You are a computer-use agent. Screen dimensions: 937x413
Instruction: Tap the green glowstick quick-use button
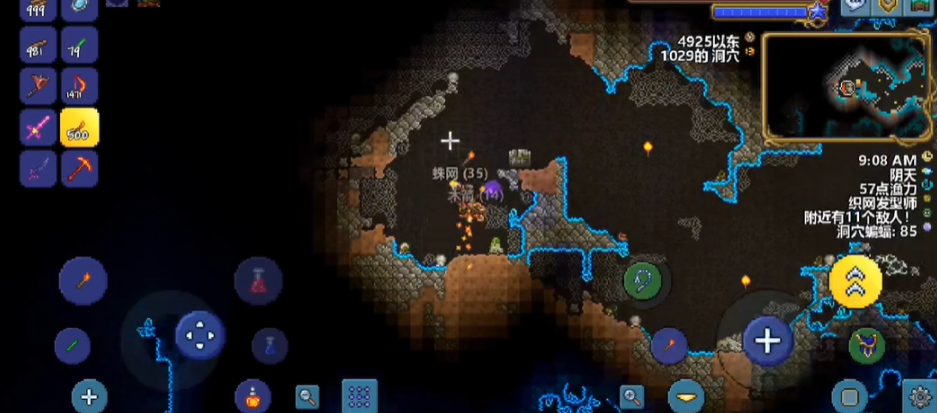pyautogui.click(x=72, y=346)
